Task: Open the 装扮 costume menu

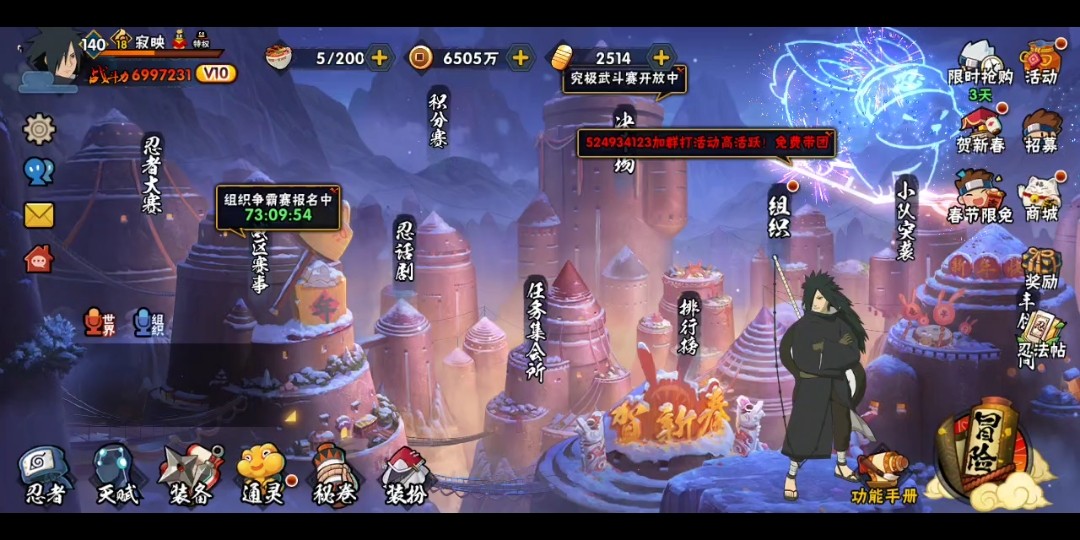Action: (405, 474)
